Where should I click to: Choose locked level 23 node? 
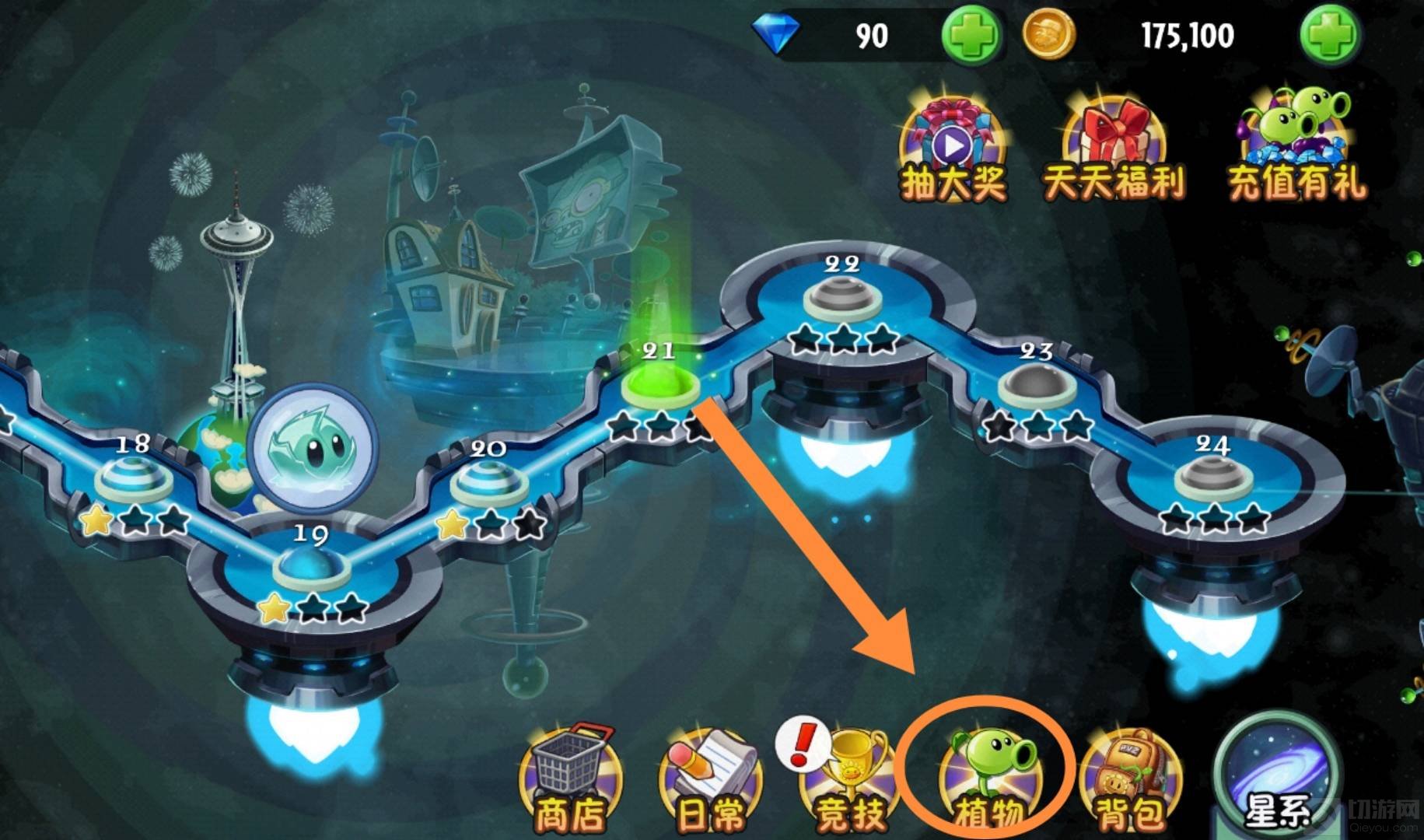[x=1037, y=387]
